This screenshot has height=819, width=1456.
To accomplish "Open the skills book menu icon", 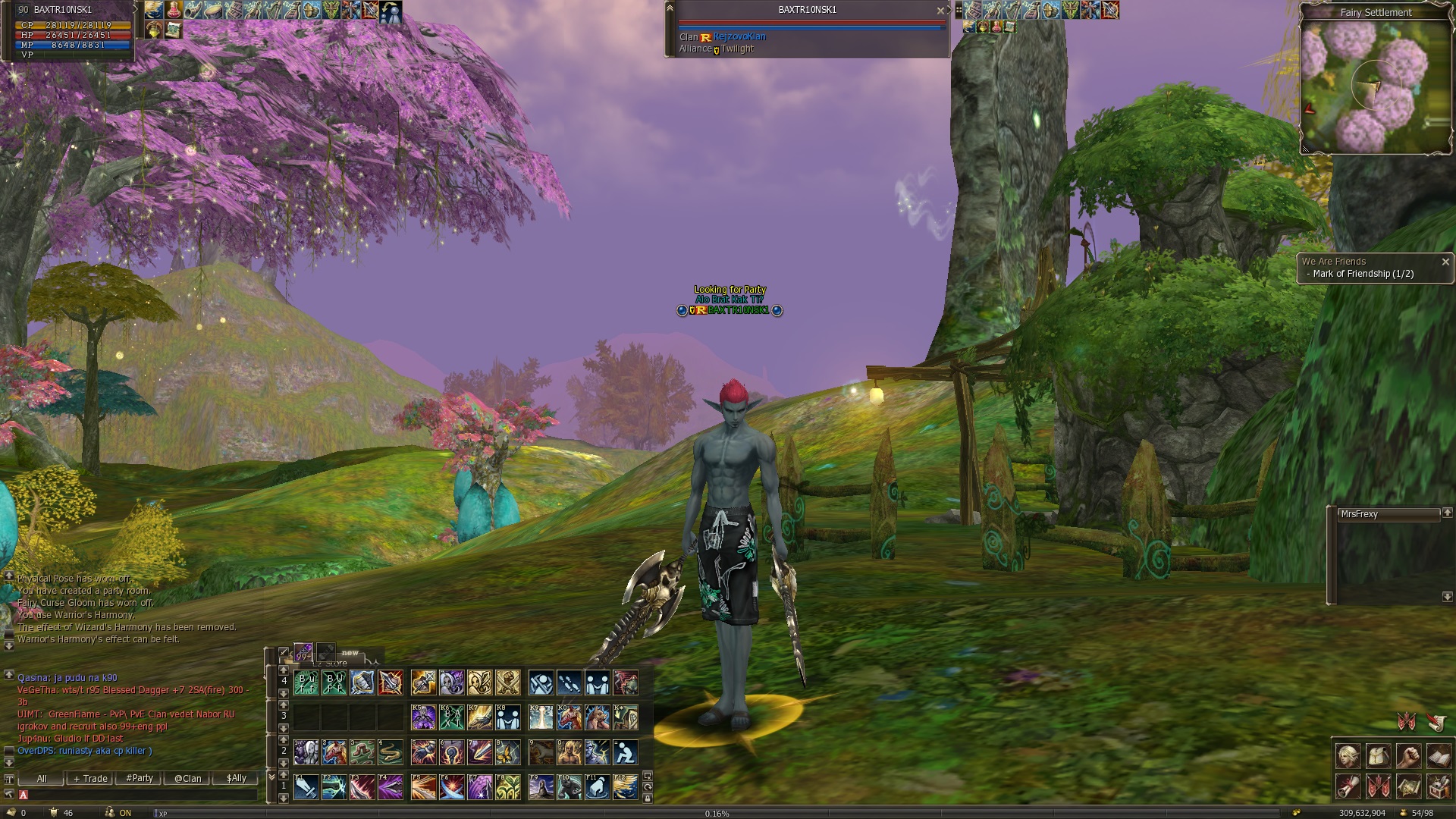I will pos(1439,757).
